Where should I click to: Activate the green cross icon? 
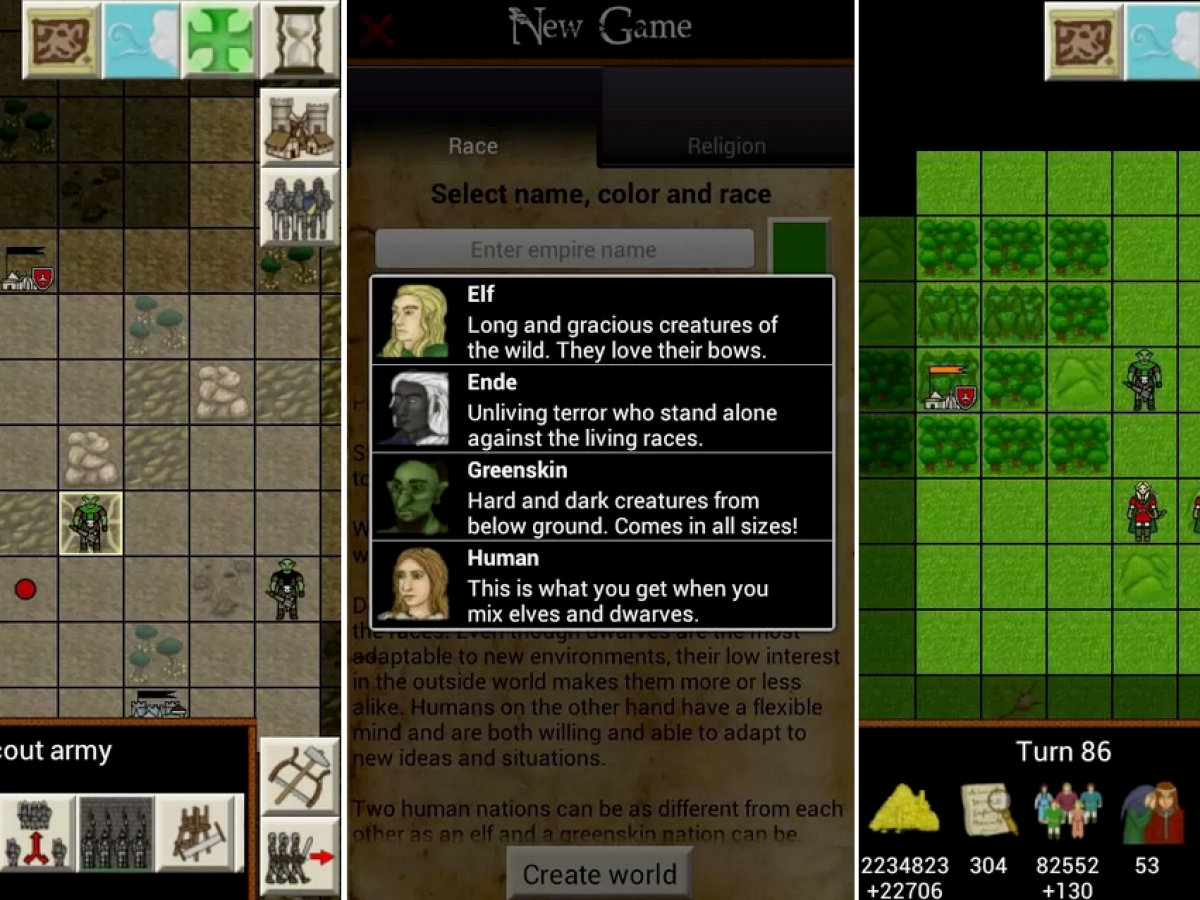220,41
